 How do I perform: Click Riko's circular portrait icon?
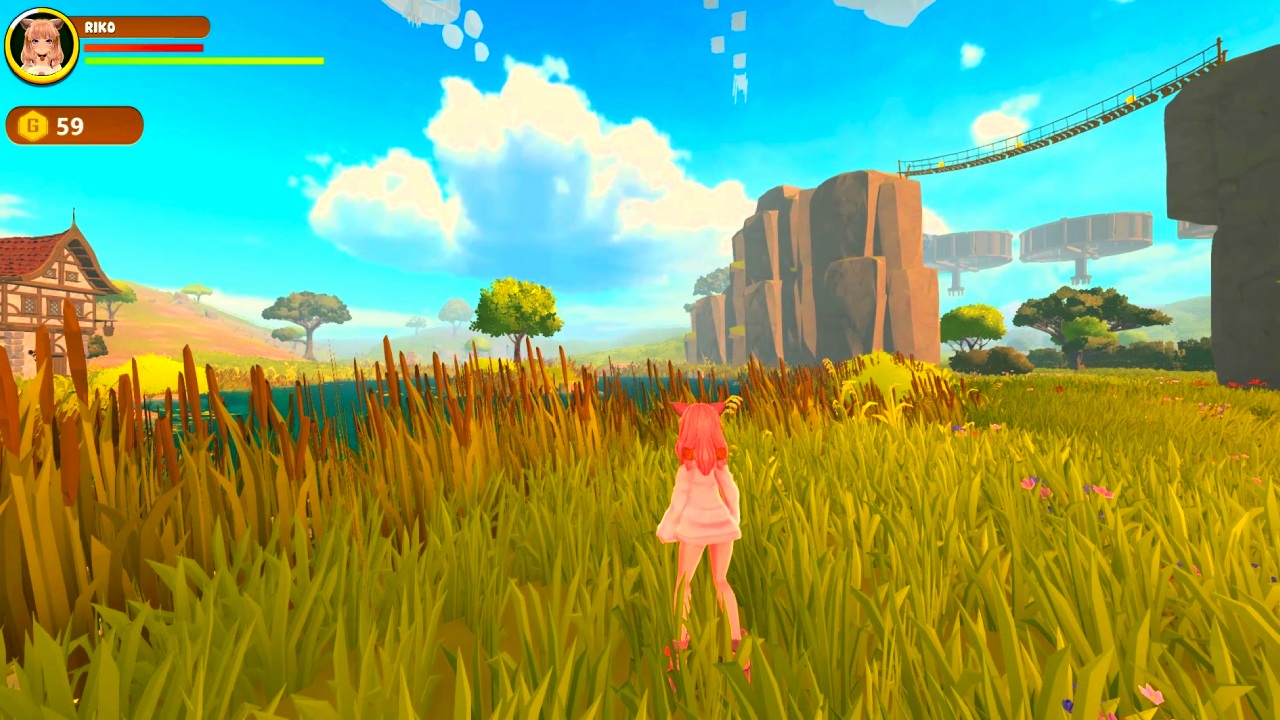(42, 43)
